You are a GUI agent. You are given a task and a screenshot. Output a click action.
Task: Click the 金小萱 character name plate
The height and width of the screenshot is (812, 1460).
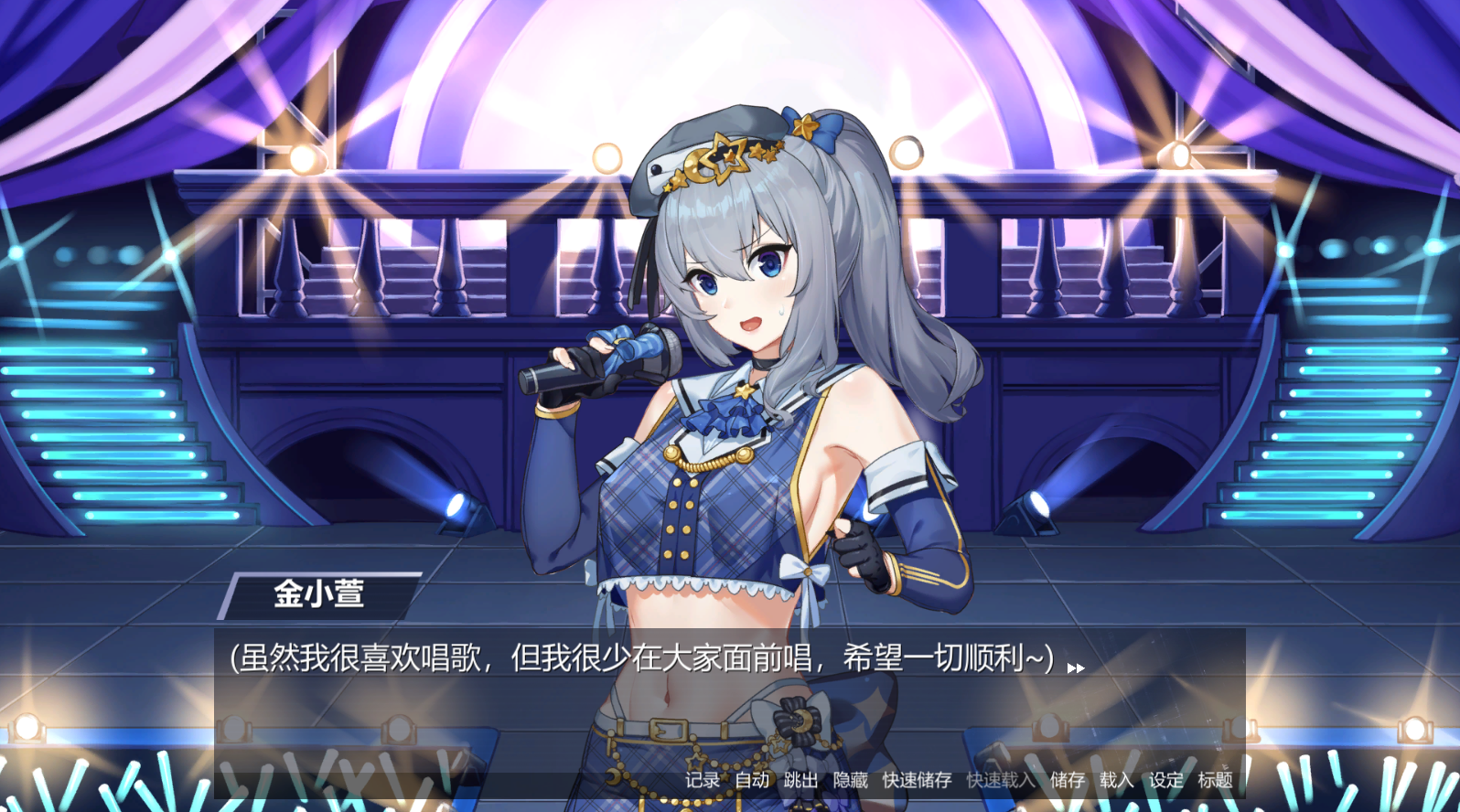pyautogui.click(x=321, y=594)
